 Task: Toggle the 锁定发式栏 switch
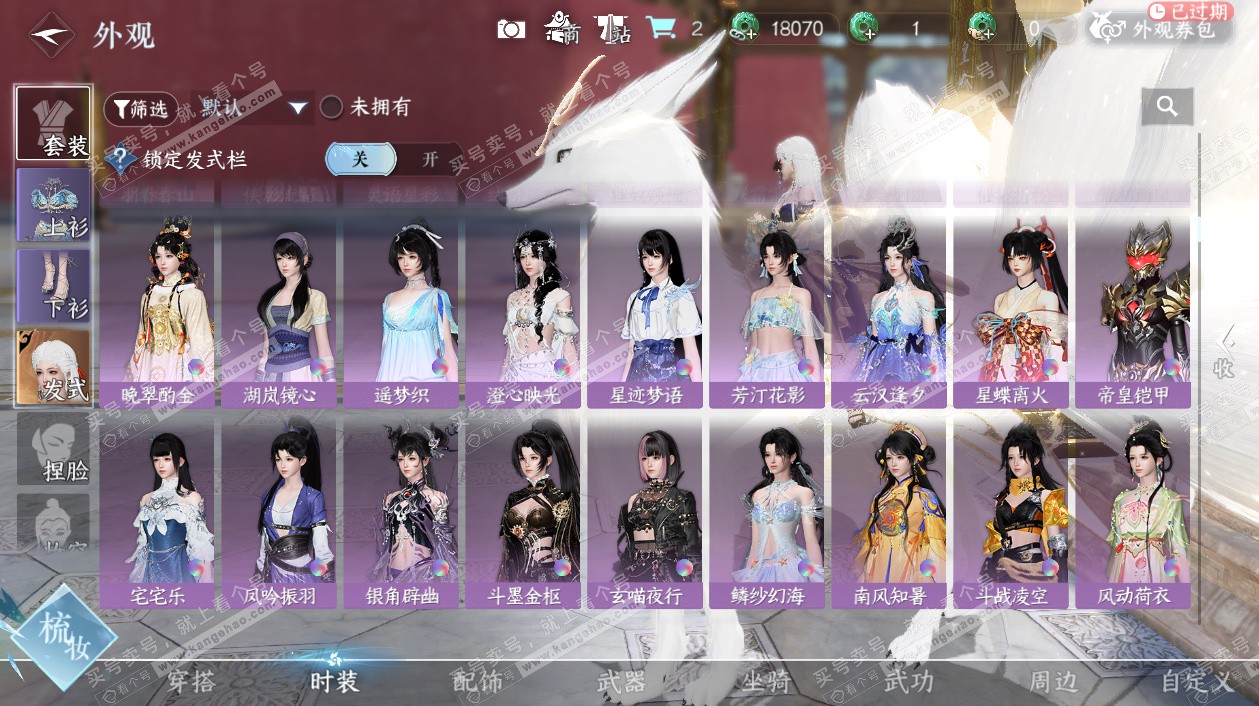(394, 159)
